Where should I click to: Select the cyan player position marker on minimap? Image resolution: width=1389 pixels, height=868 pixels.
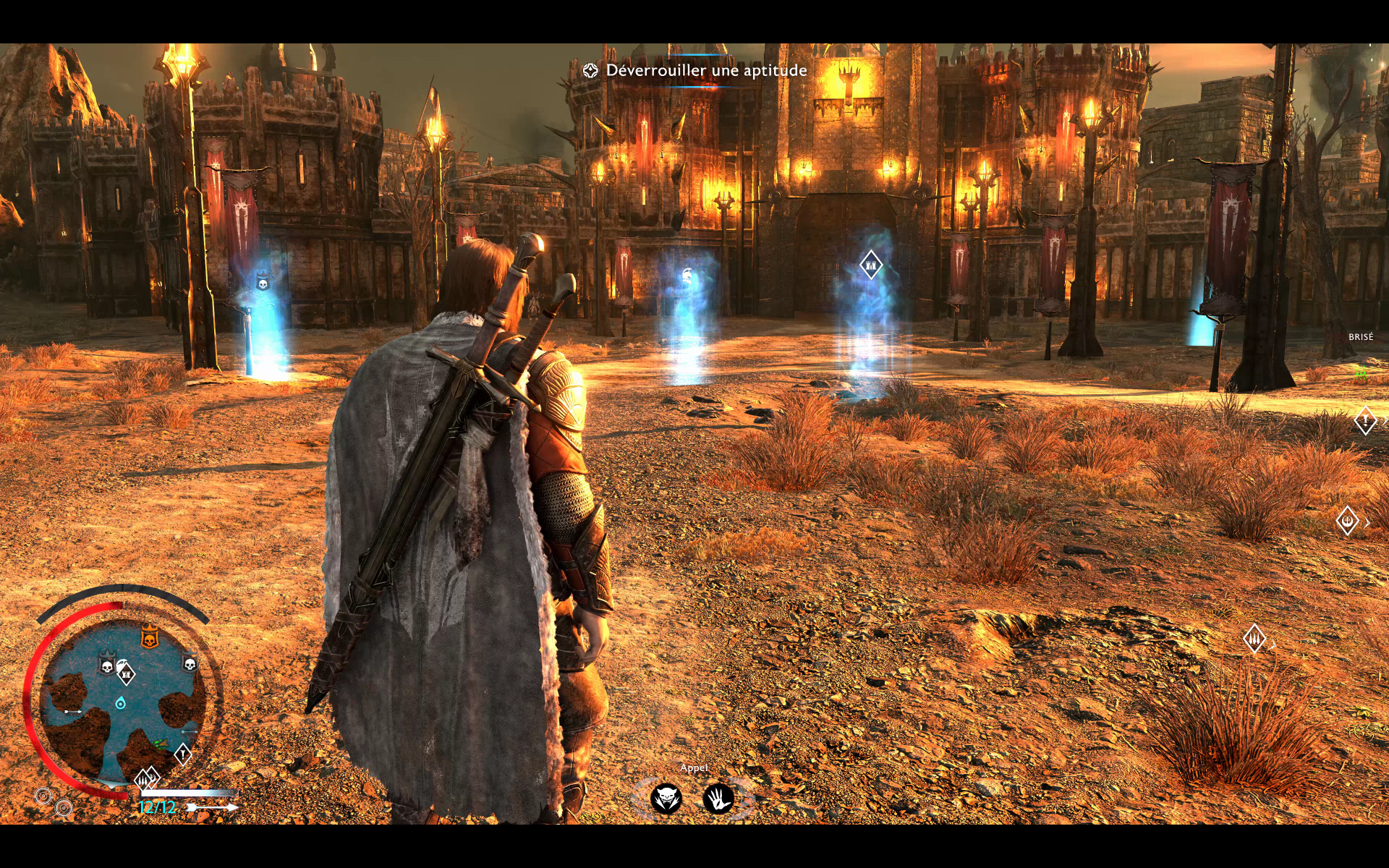click(x=121, y=703)
